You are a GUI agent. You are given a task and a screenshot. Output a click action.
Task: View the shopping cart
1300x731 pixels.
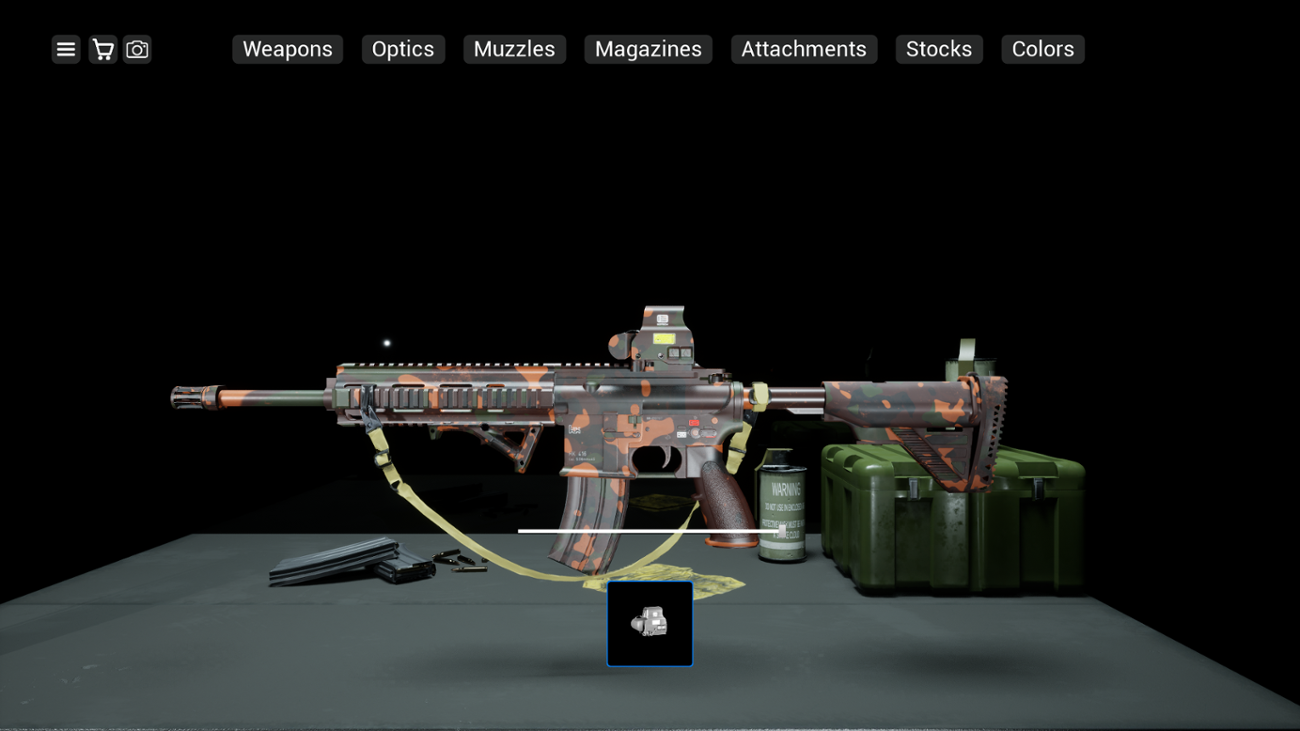[x=101, y=49]
